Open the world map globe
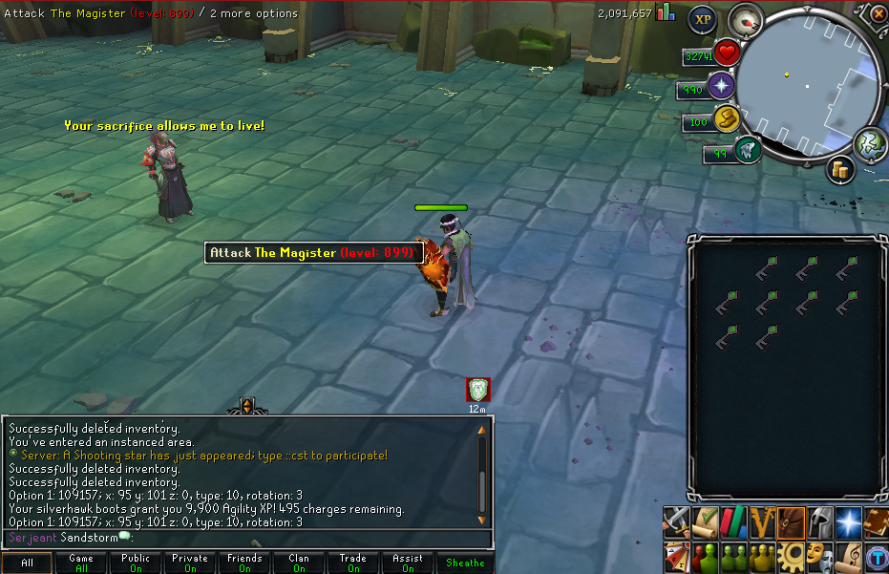This screenshot has width=889, height=574. coord(869,143)
